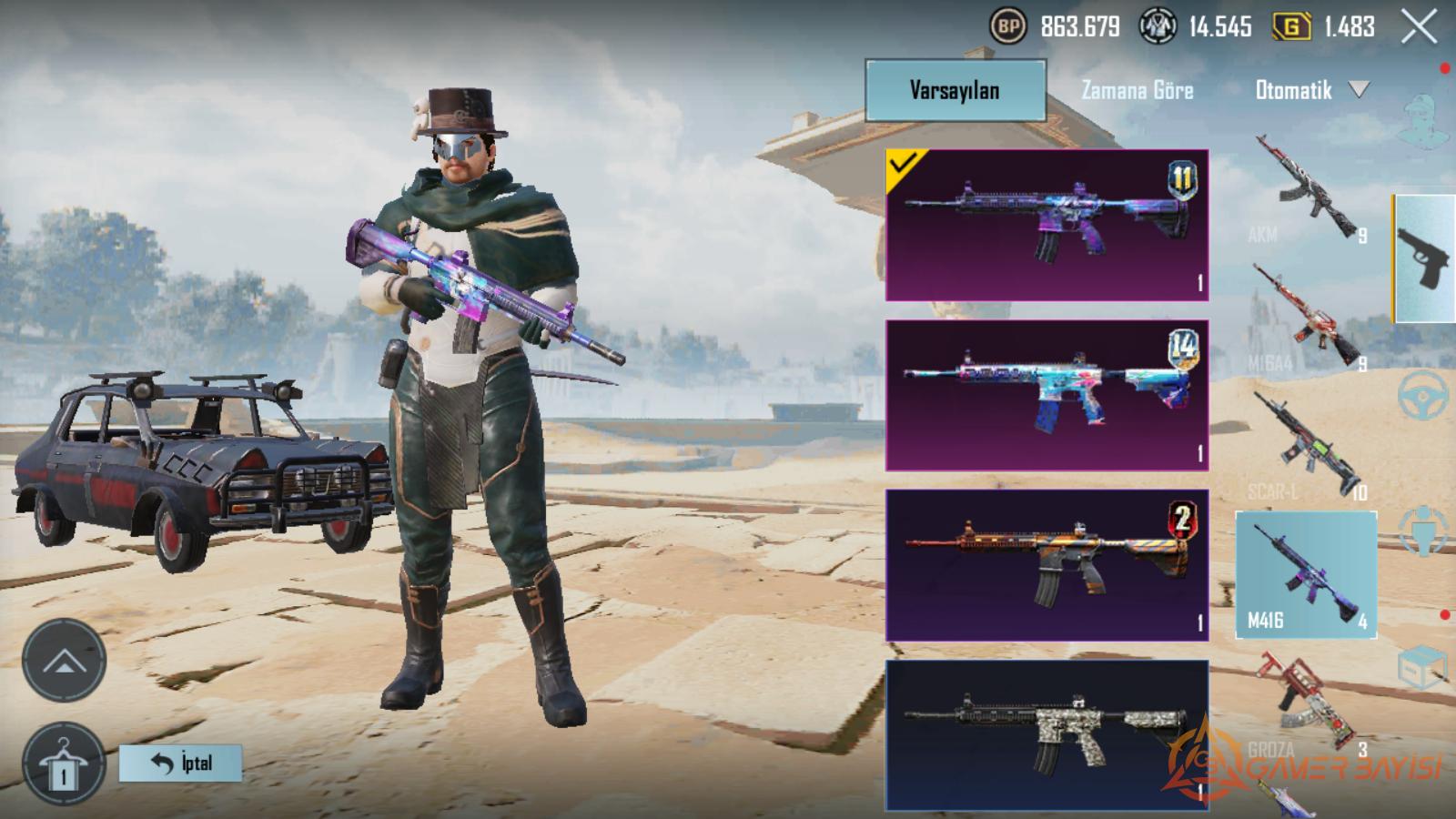Viewport: 1456px width, 819px height.
Task: Select the black and silver M416 skin
Action: pos(1046,735)
